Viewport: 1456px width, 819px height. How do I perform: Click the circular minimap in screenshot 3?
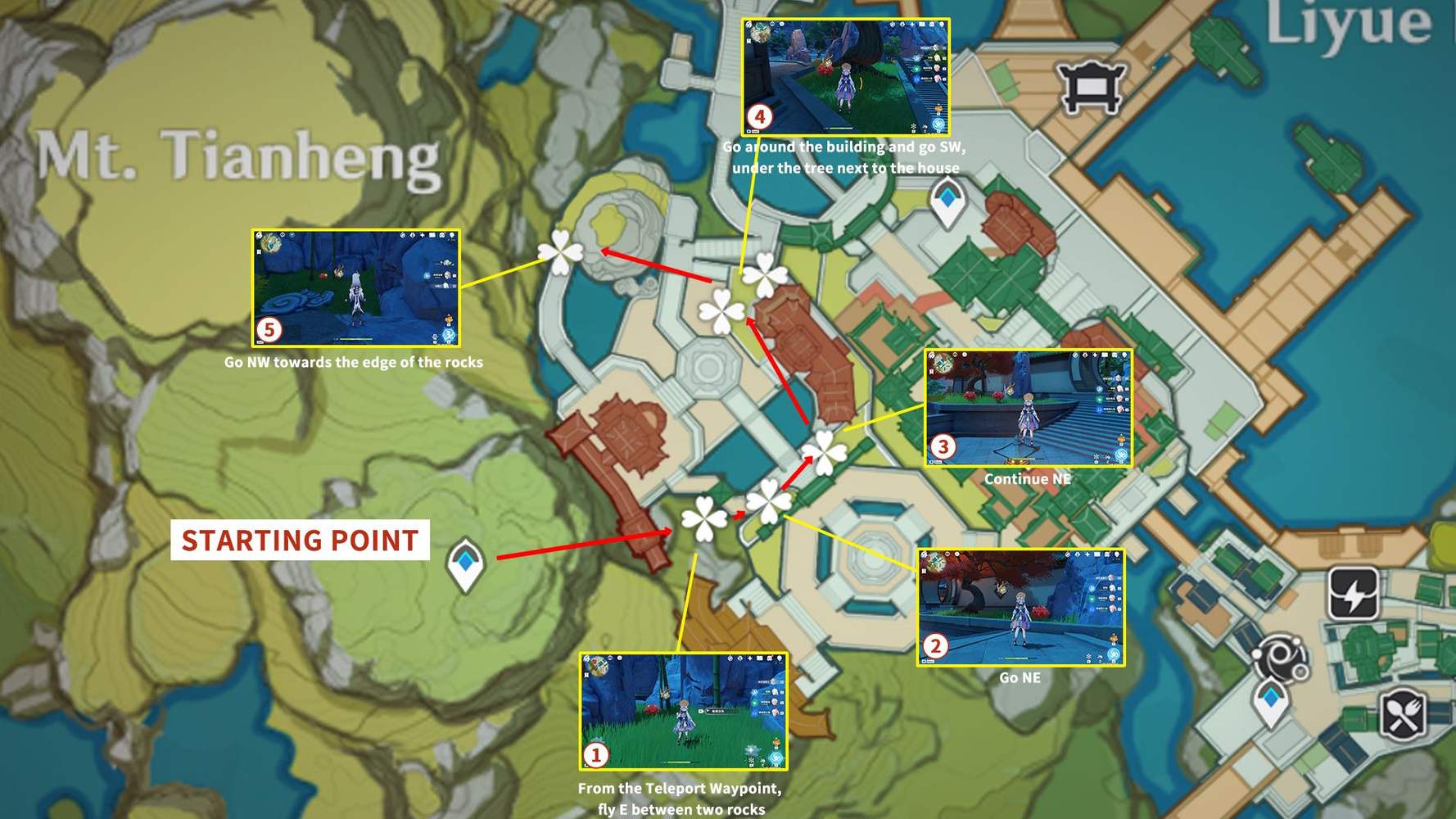pos(943,363)
